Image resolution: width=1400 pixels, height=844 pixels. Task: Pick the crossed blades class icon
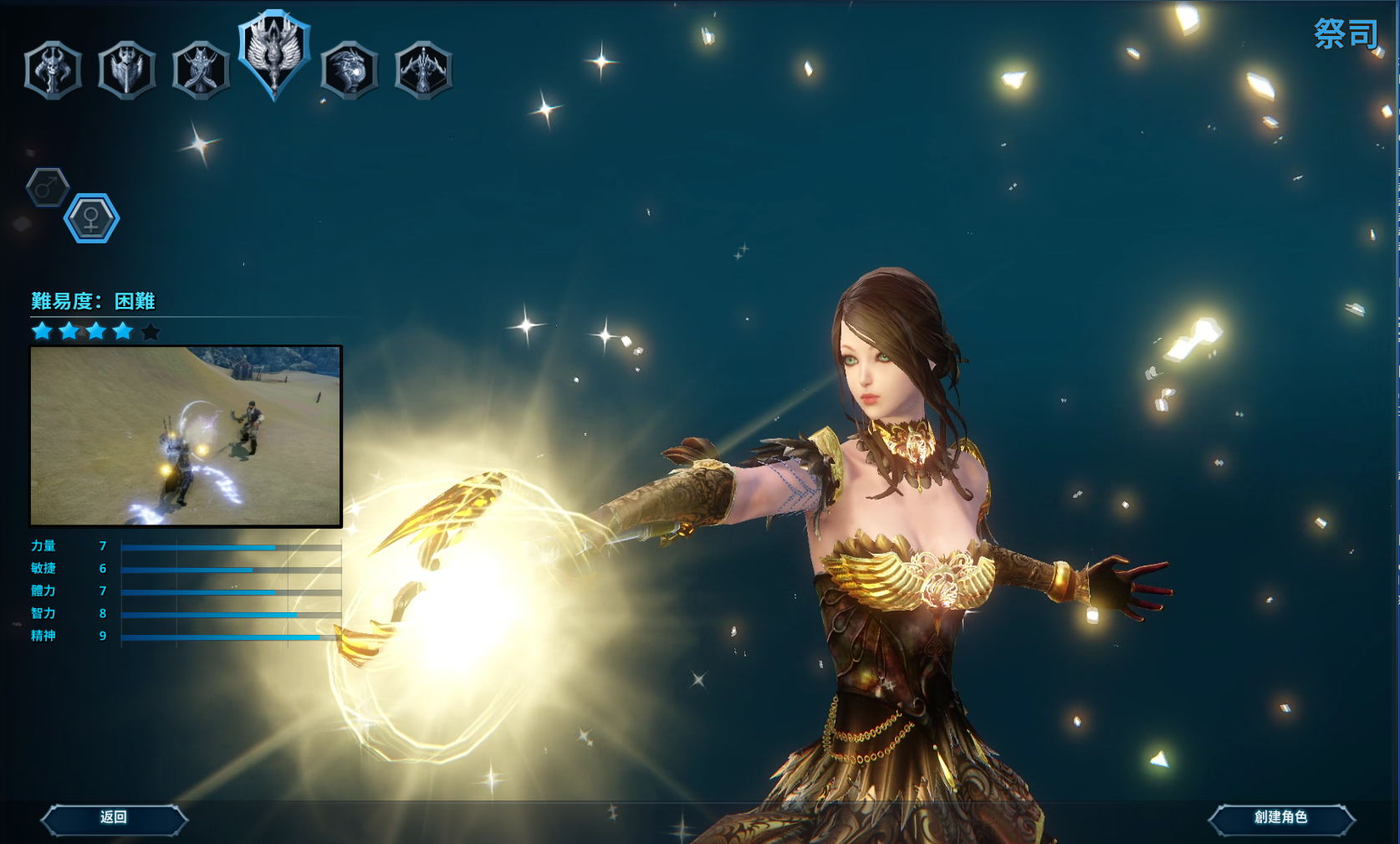tap(201, 70)
